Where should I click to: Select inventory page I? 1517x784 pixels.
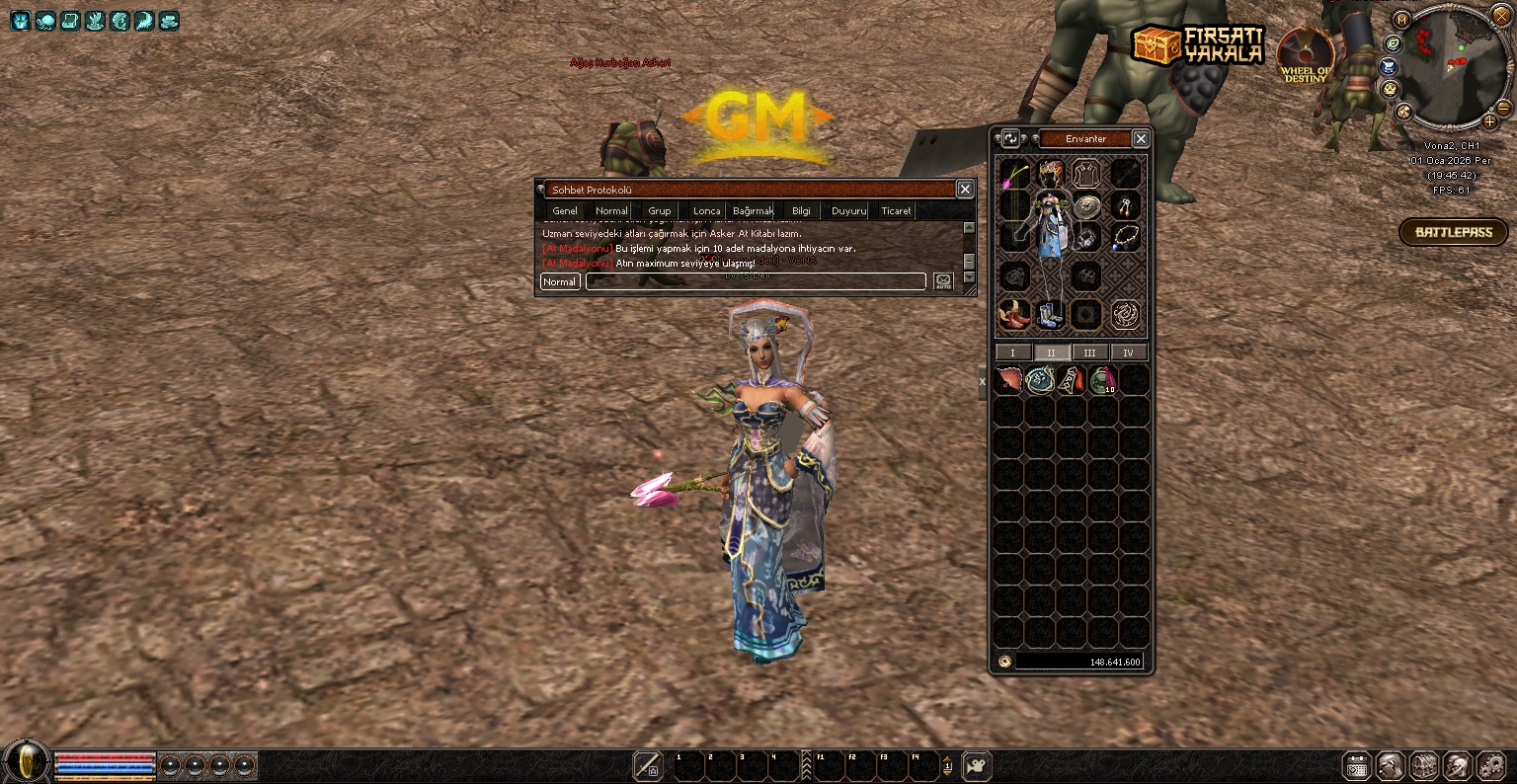(x=1012, y=353)
